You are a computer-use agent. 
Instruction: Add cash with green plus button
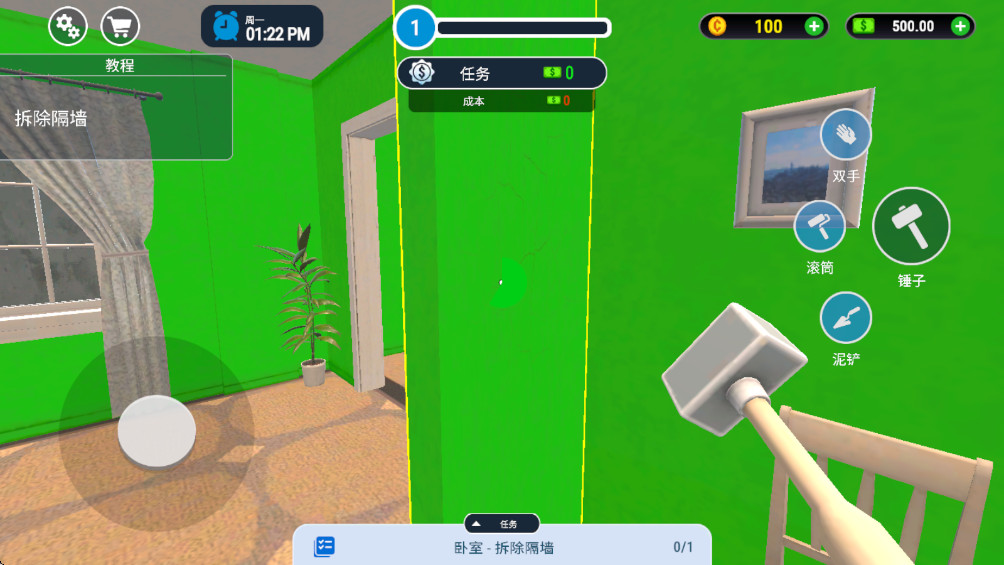point(960,27)
